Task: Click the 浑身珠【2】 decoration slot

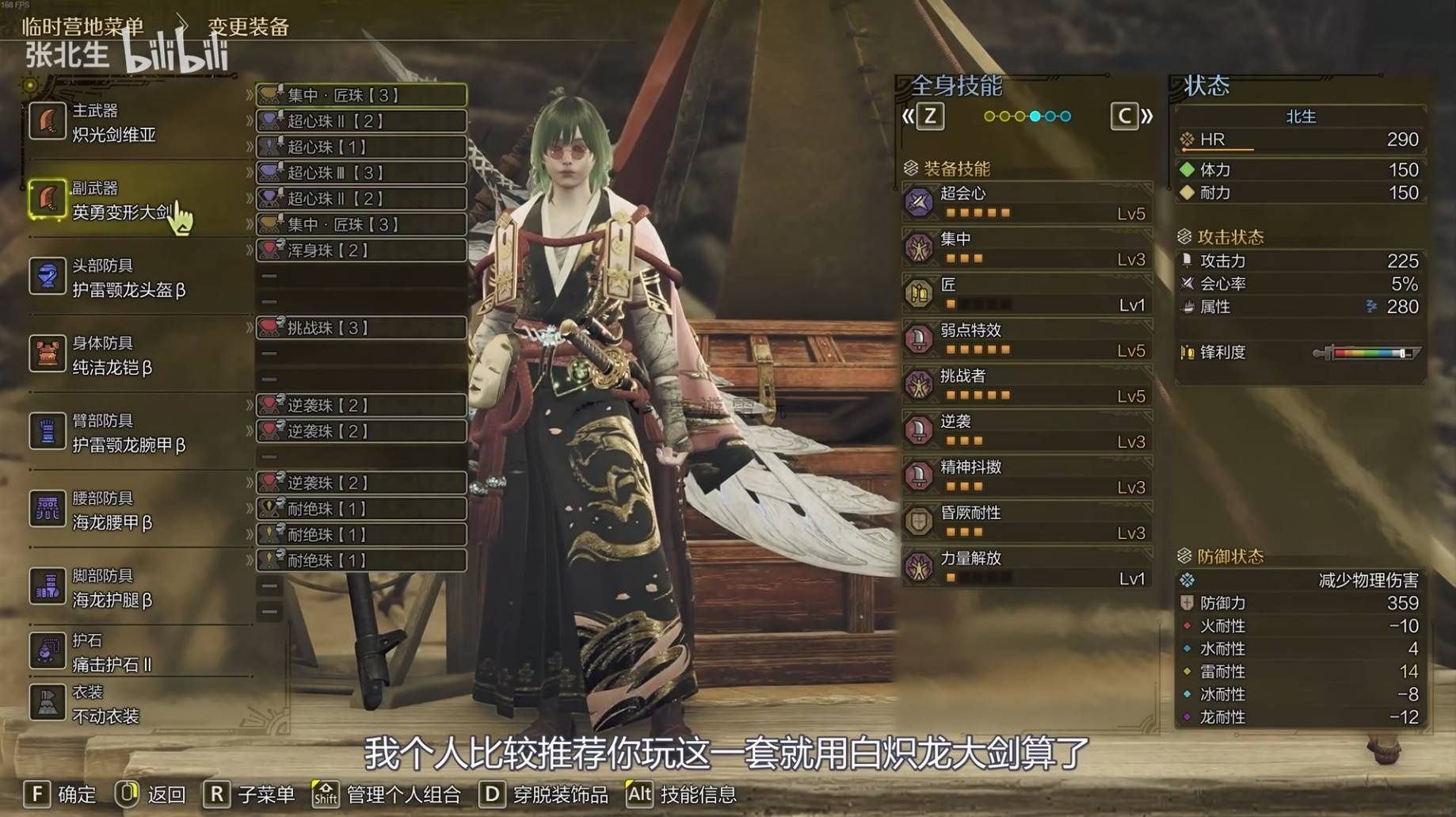Action: point(361,250)
